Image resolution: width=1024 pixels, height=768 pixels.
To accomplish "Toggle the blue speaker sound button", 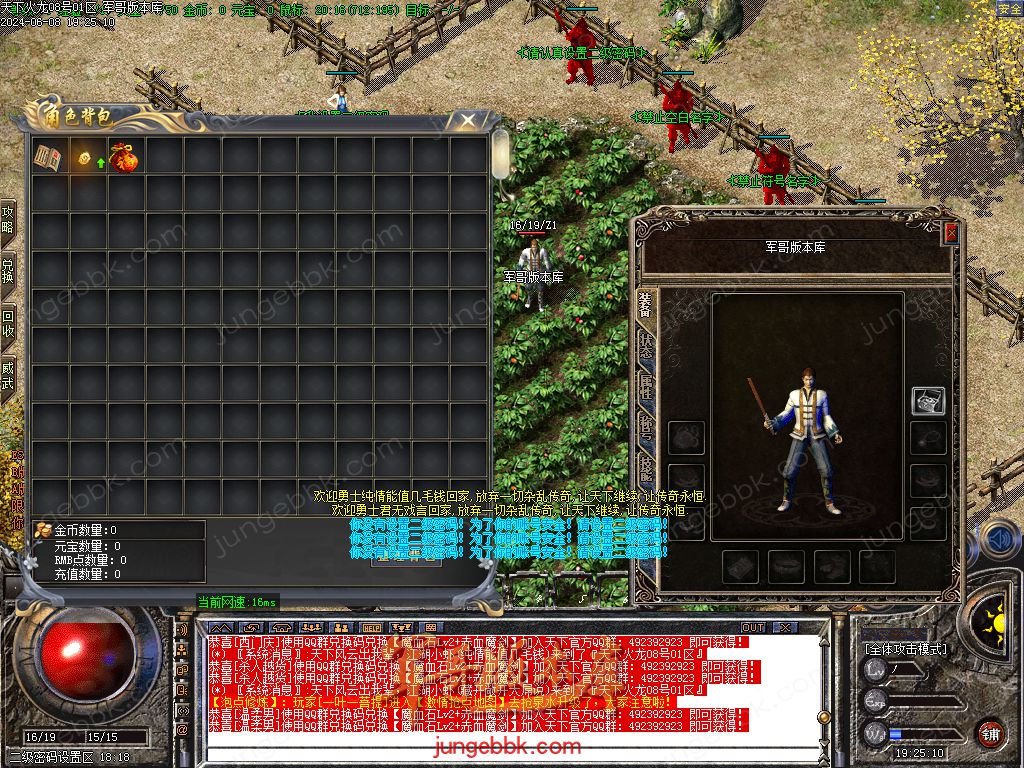I will [x=998, y=539].
